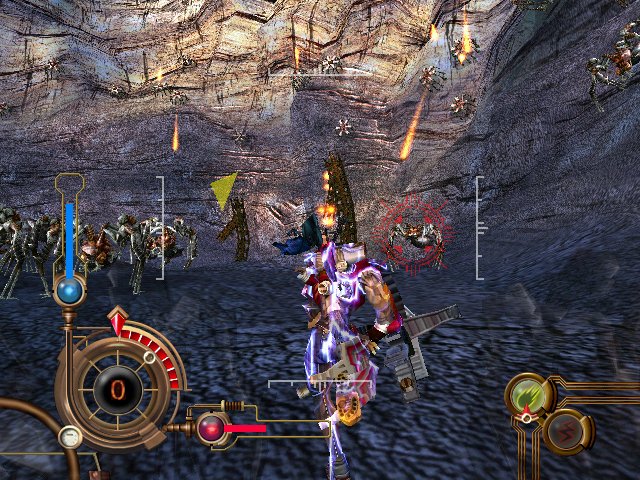Click the small white orb on the brass pipe
The image size is (640, 480).
point(69,436)
